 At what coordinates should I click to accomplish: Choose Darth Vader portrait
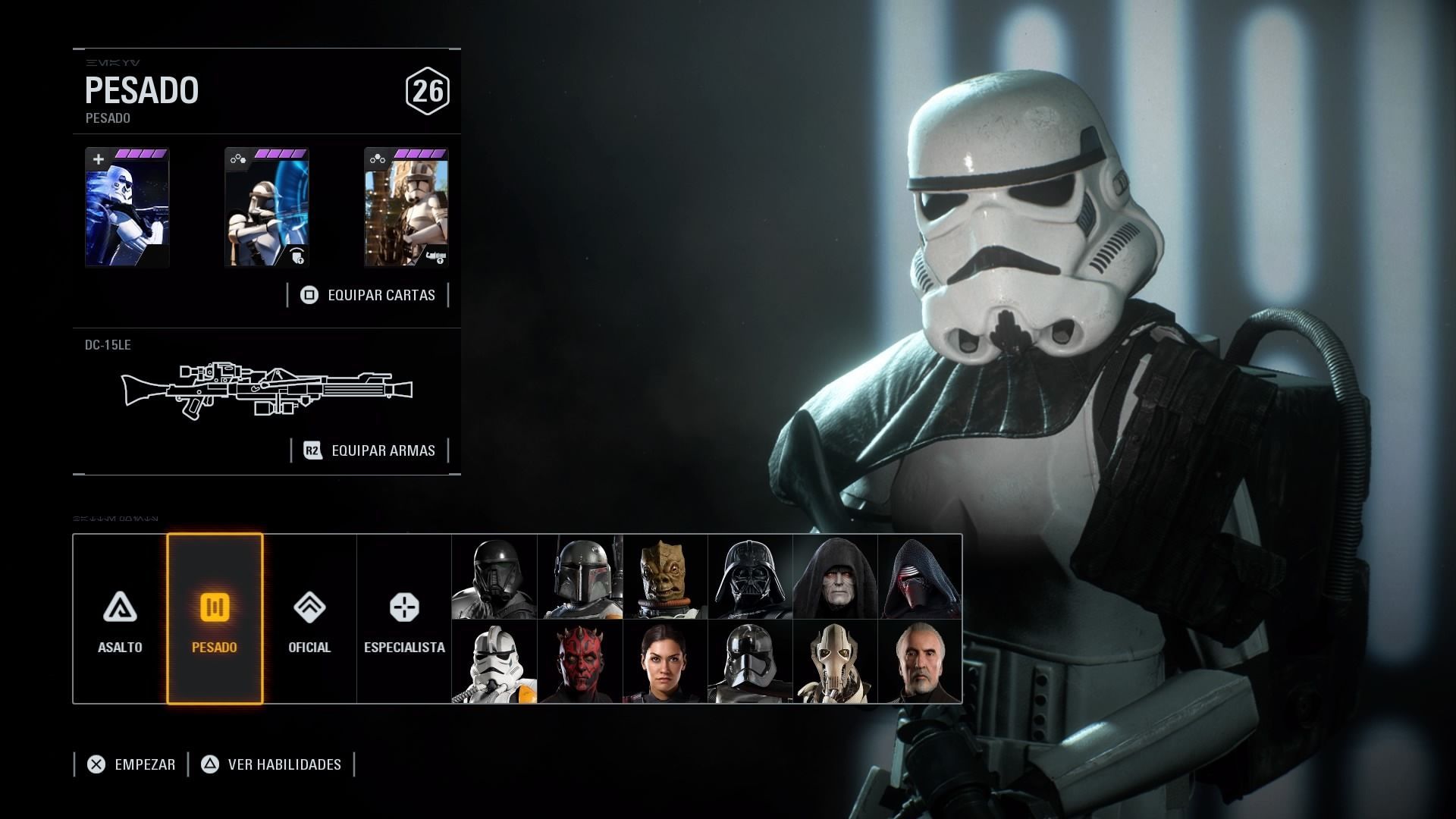coord(749,577)
